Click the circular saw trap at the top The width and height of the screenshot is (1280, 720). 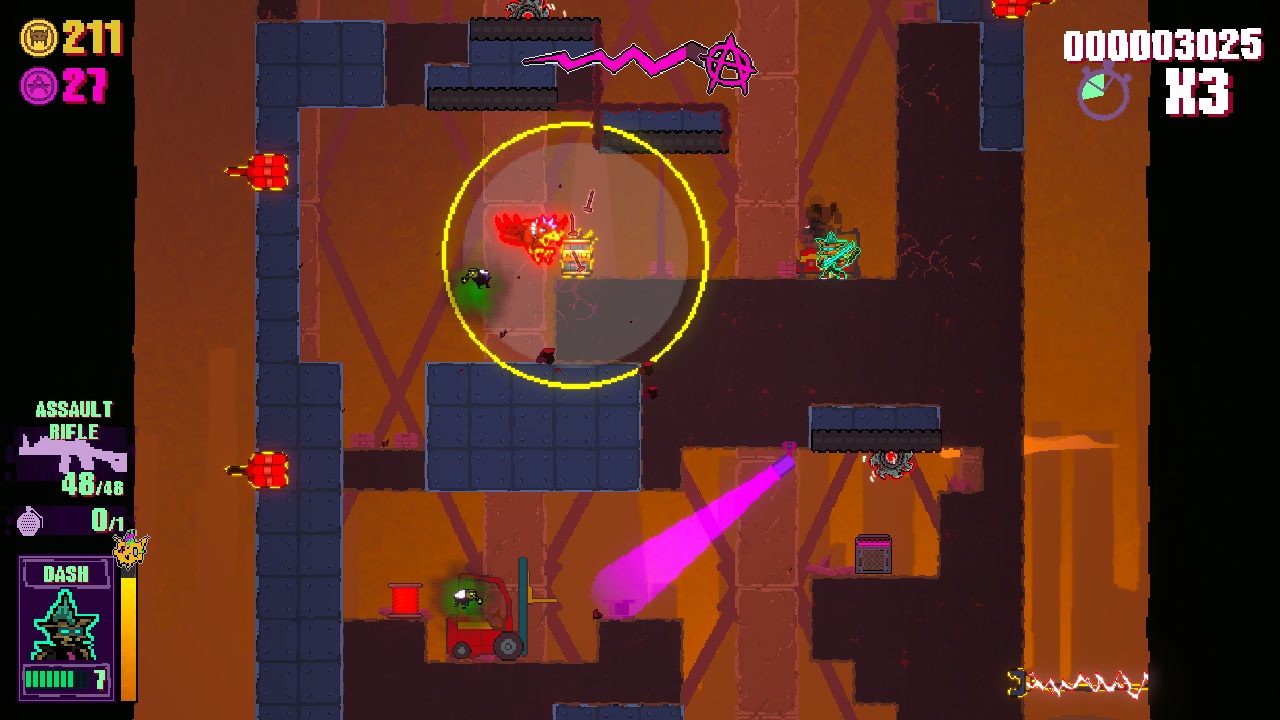coord(527,10)
